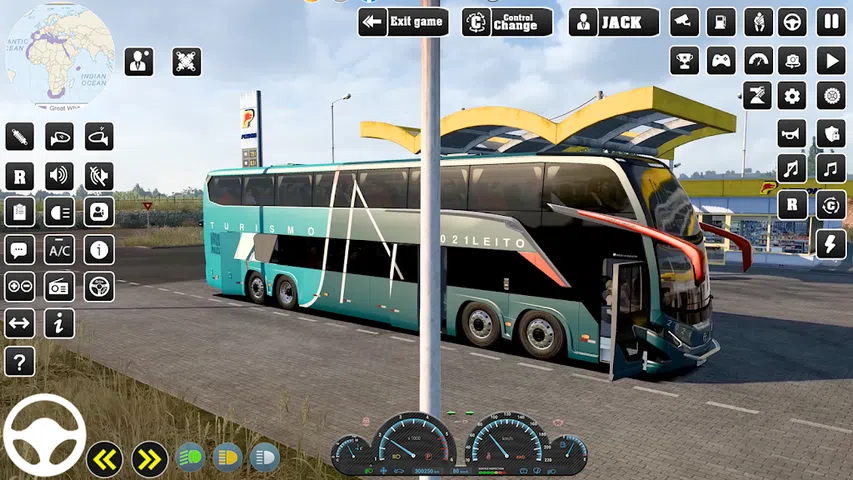Viewport: 853px width, 480px height.
Task: Open the gamepad controller icon
Action: click(721, 60)
